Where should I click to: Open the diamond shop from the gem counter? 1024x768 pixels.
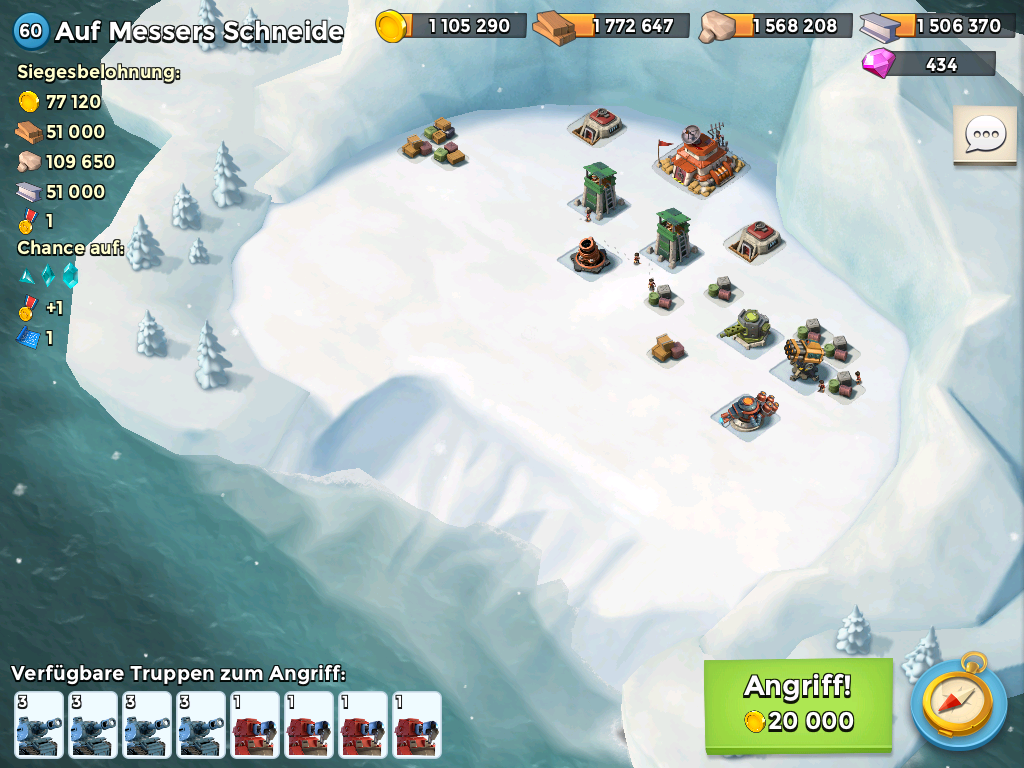929,65
